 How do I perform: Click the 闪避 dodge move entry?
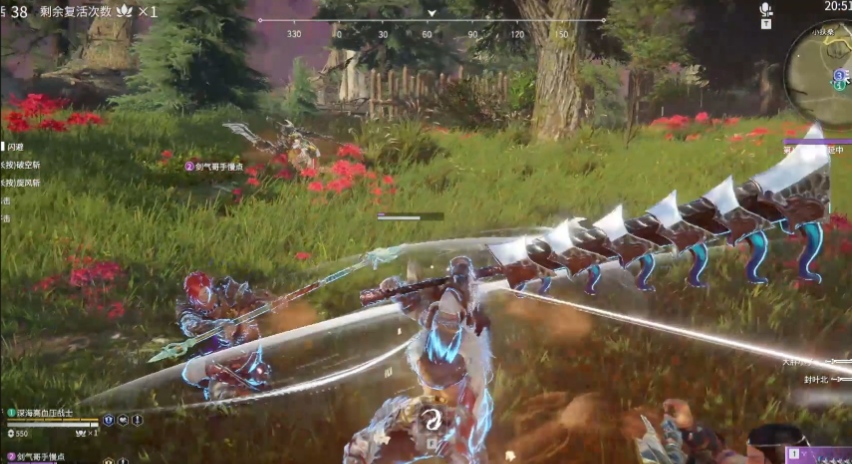coord(14,147)
